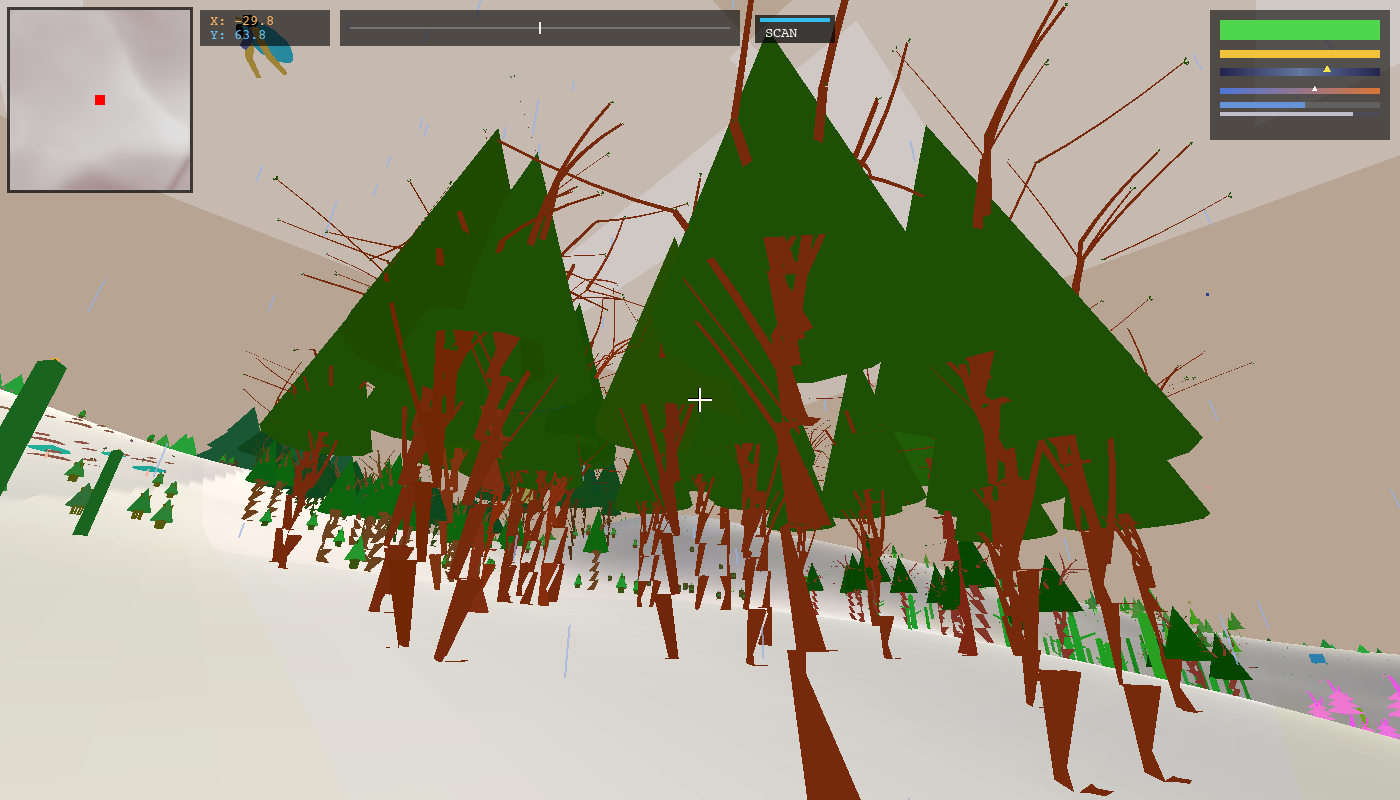Click the white handle on the top compass slider
This screenshot has height=800, width=1400.
[x=539, y=28]
